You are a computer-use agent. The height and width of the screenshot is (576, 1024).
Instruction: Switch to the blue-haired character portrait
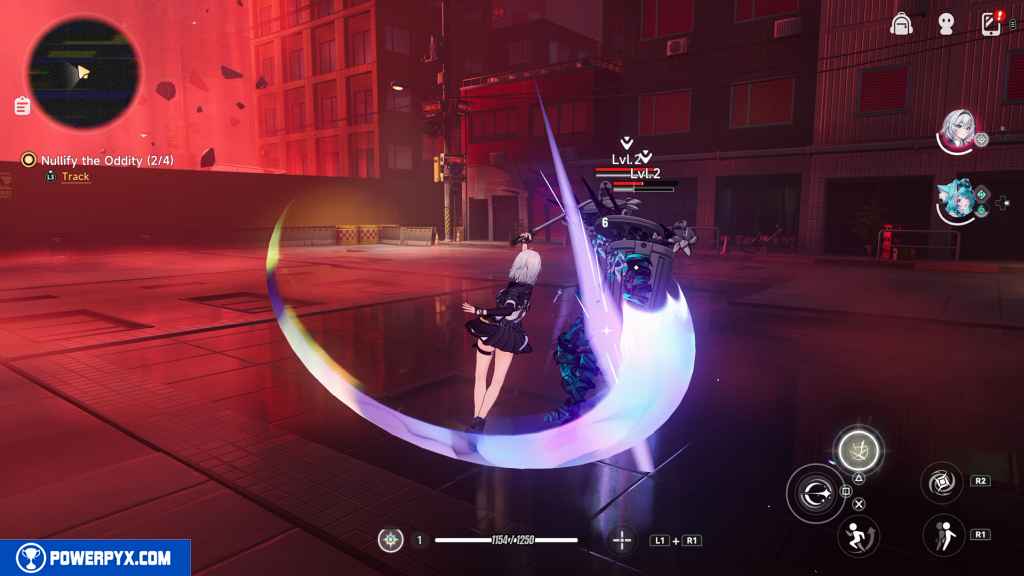click(x=958, y=199)
